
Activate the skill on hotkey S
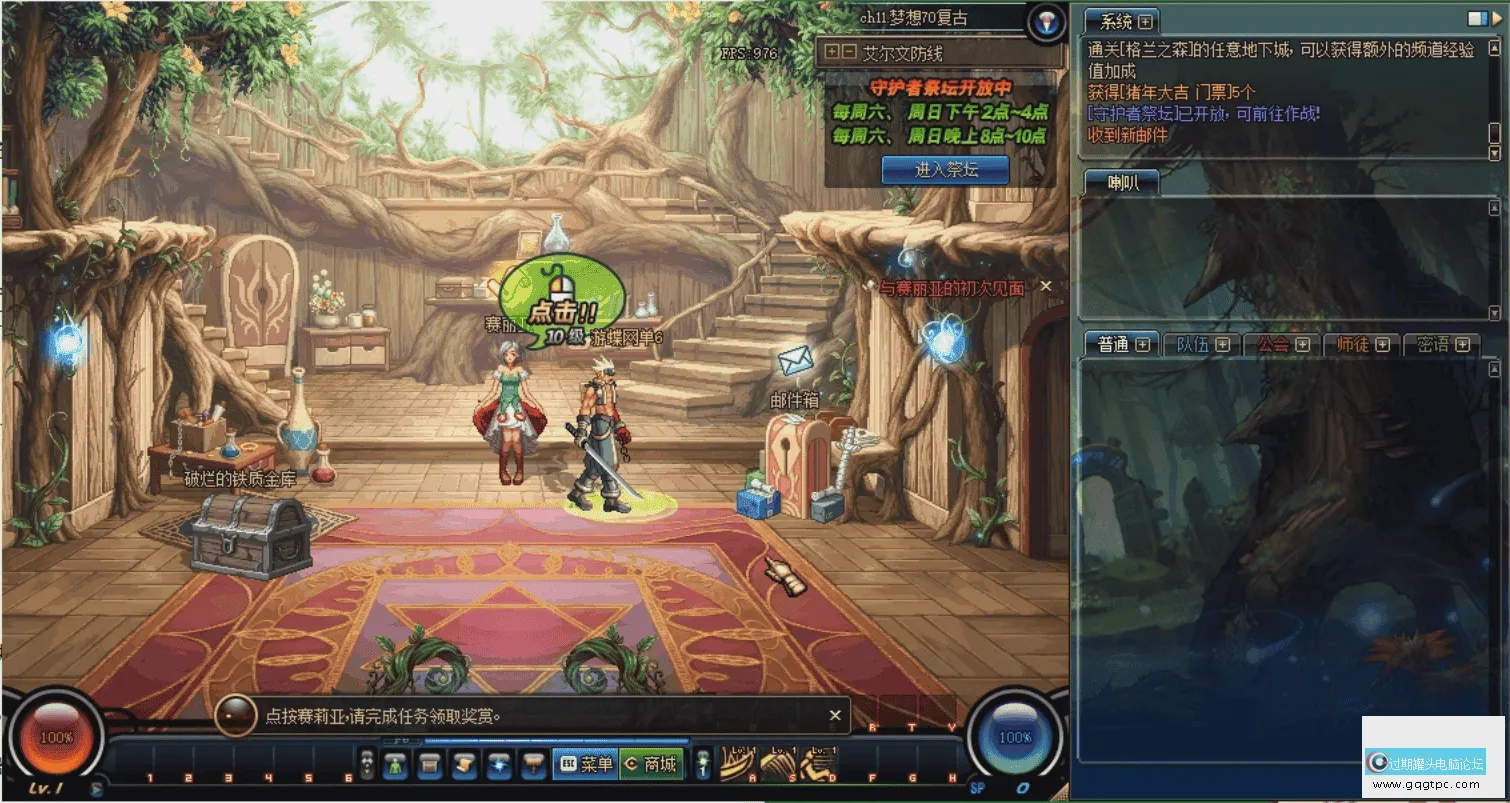click(777, 765)
